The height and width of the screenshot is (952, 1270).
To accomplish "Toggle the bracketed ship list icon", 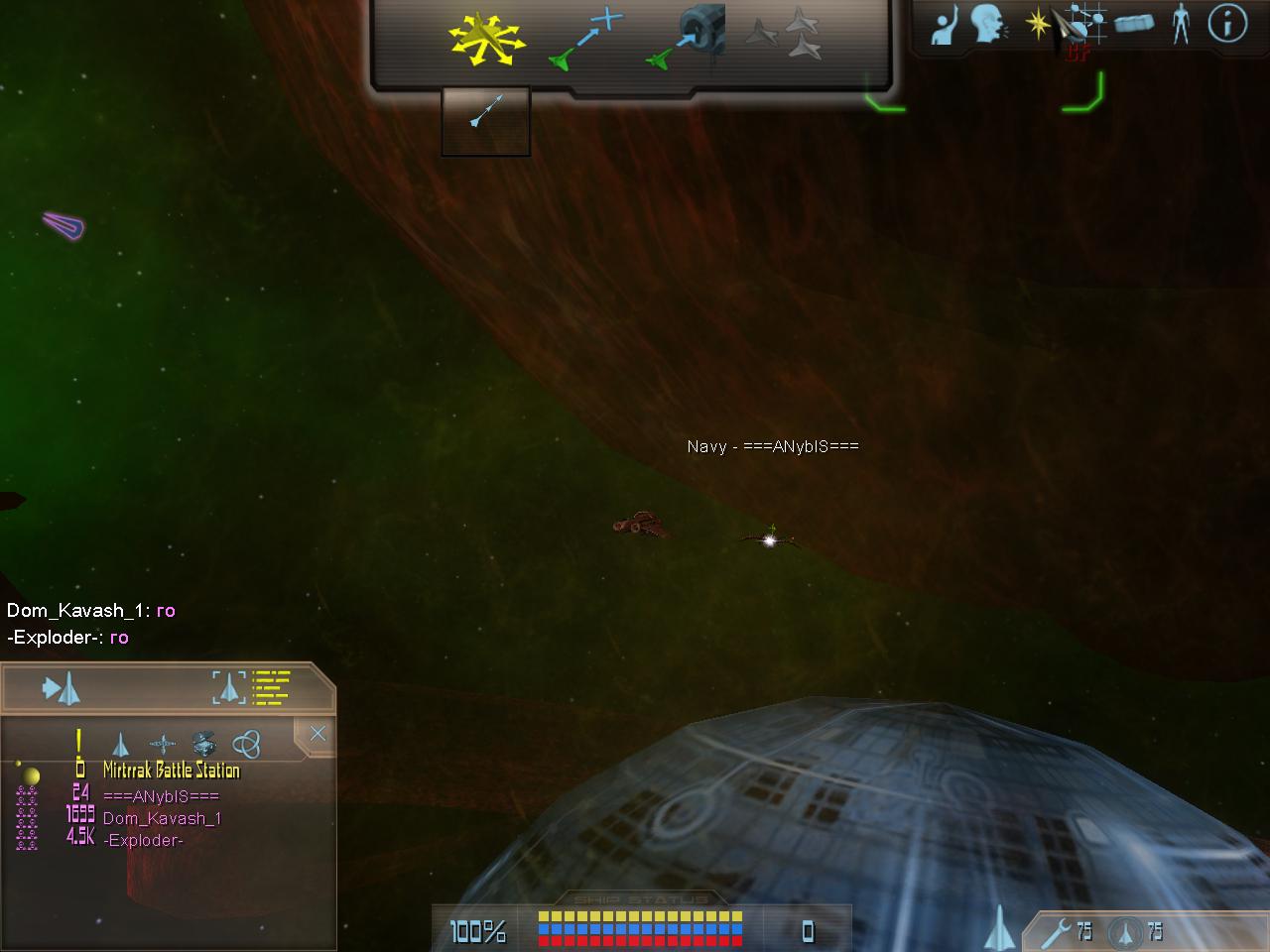I will click(252, 686).
